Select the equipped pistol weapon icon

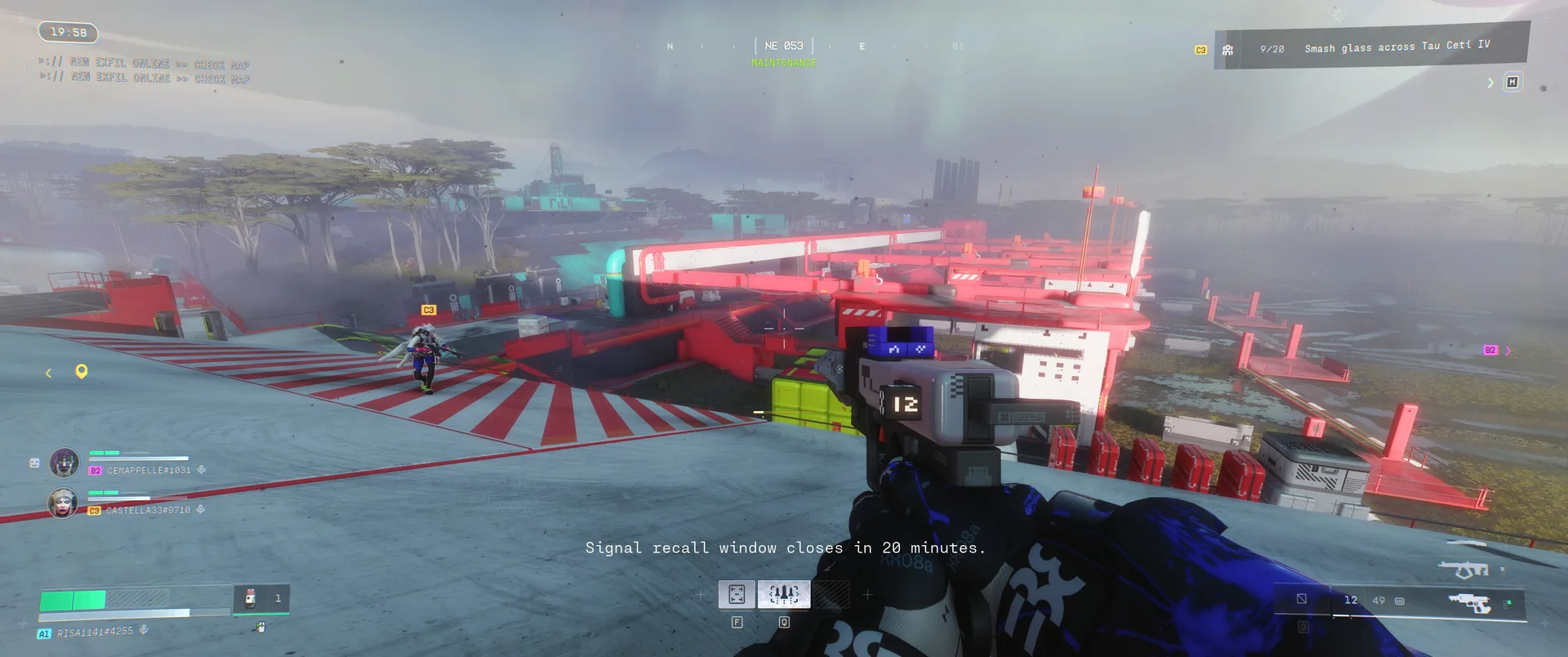click(x=1469, y=603)
